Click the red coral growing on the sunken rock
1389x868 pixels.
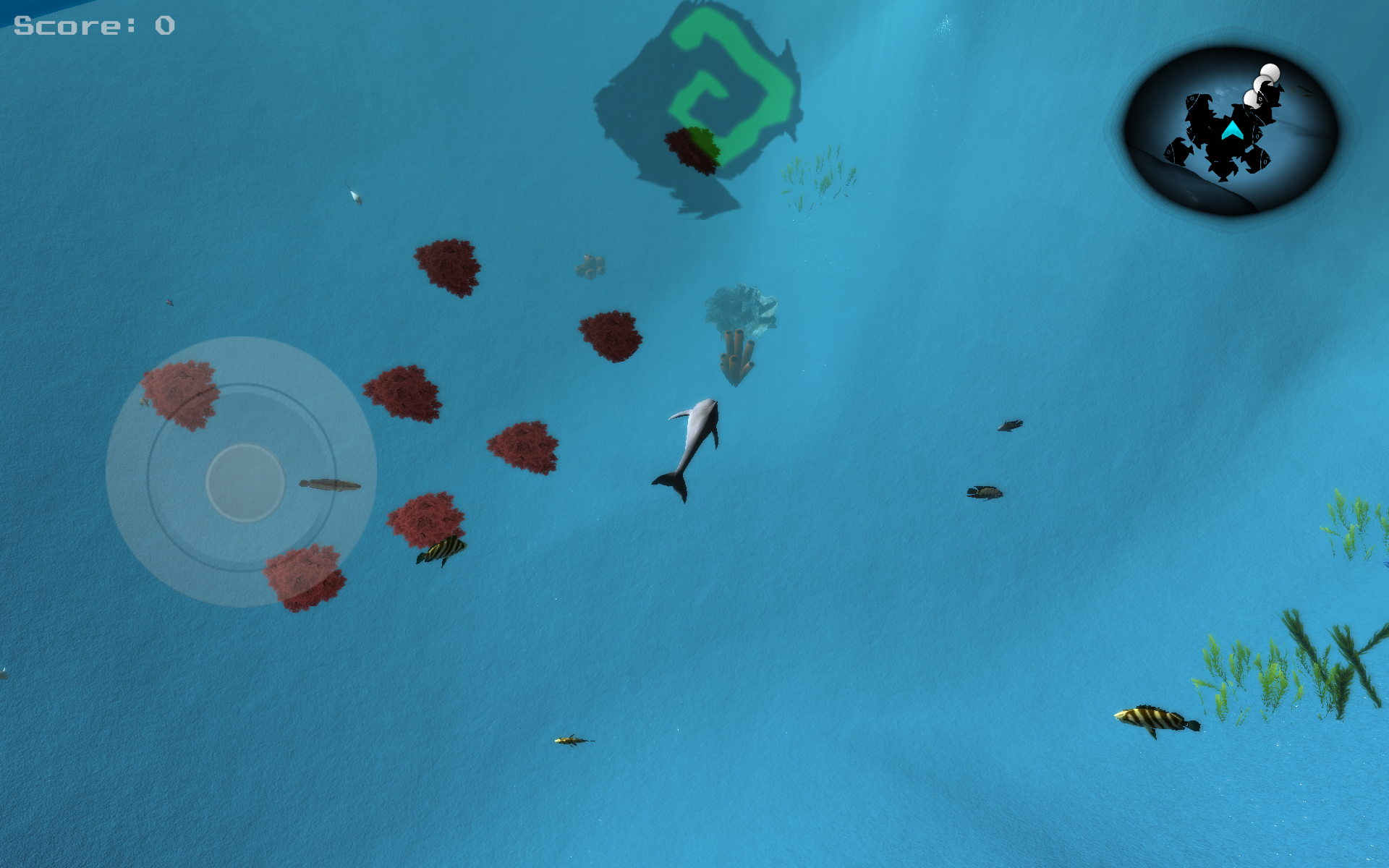[691, 148]
